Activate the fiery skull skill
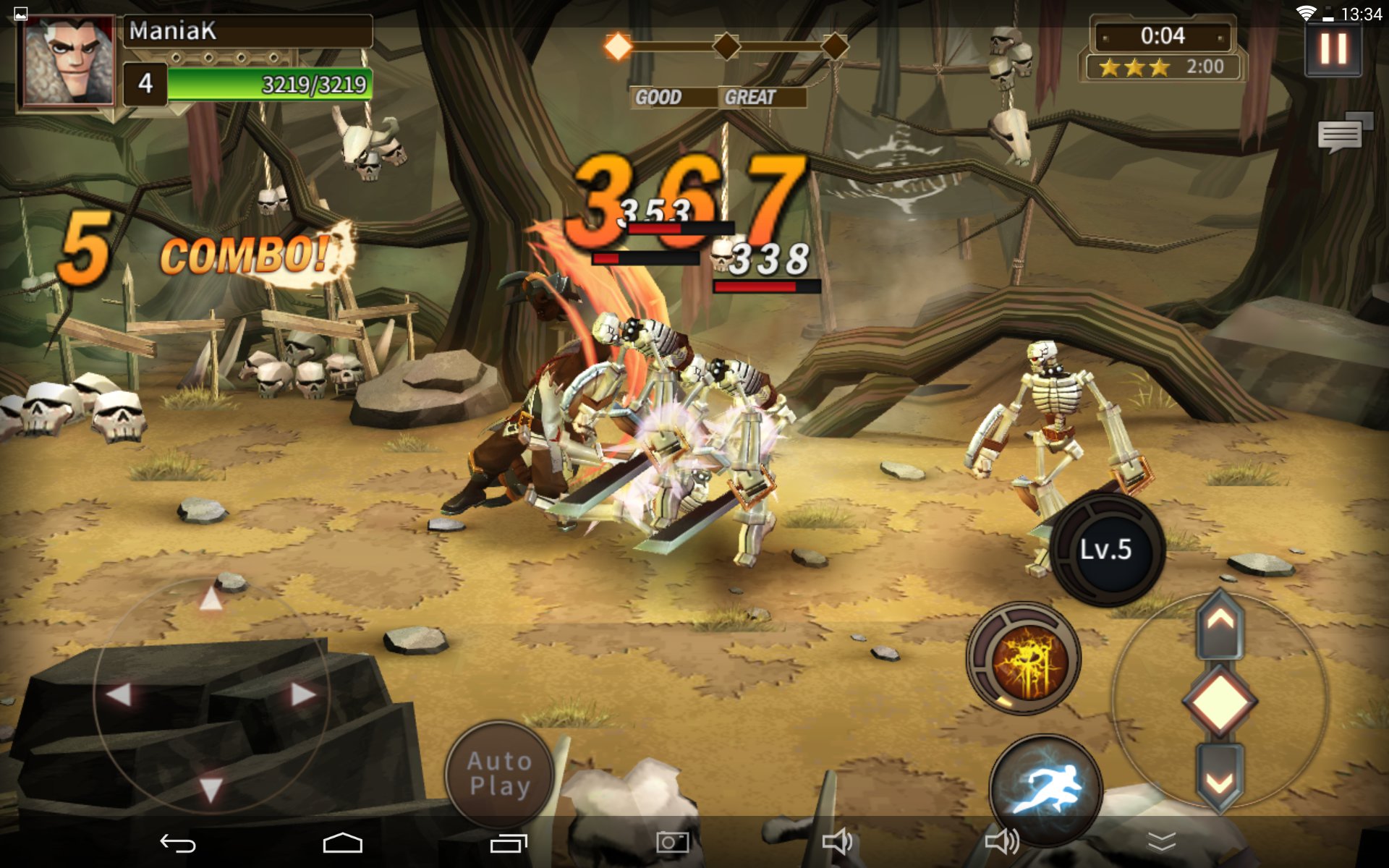 (x=1024, y=659)
